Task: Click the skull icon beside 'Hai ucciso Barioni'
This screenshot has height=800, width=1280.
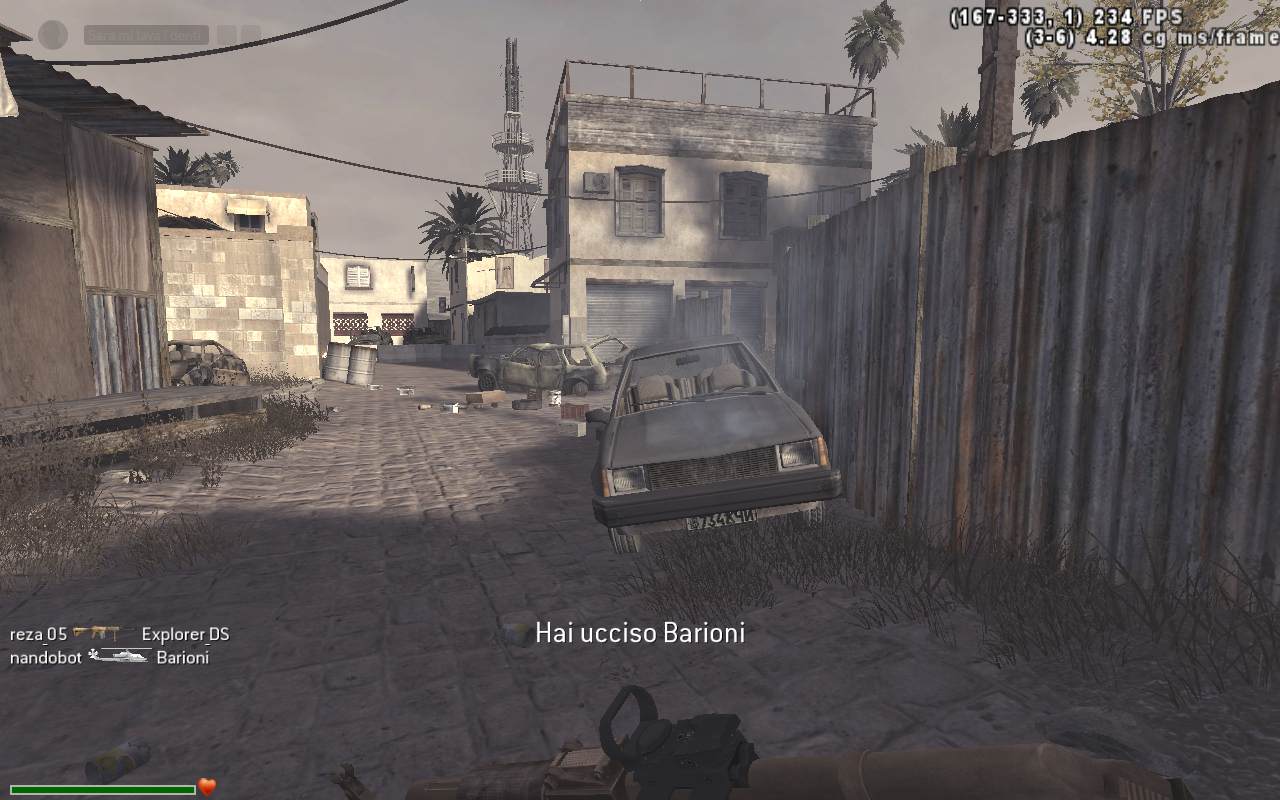Action: coord(515,632)
